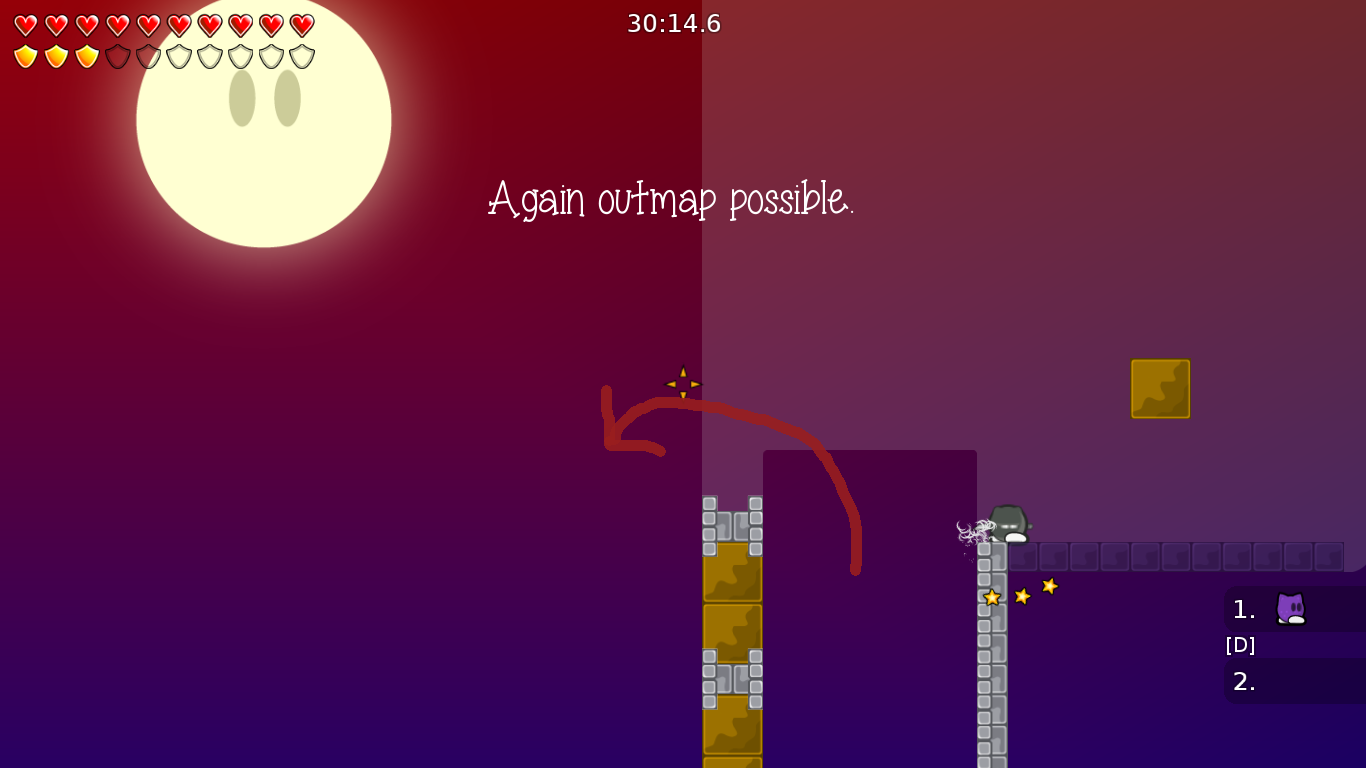Click the floating gold block top right
Image resolution: width=1366 pixels, height=768 pixels.
(1160, 389)
